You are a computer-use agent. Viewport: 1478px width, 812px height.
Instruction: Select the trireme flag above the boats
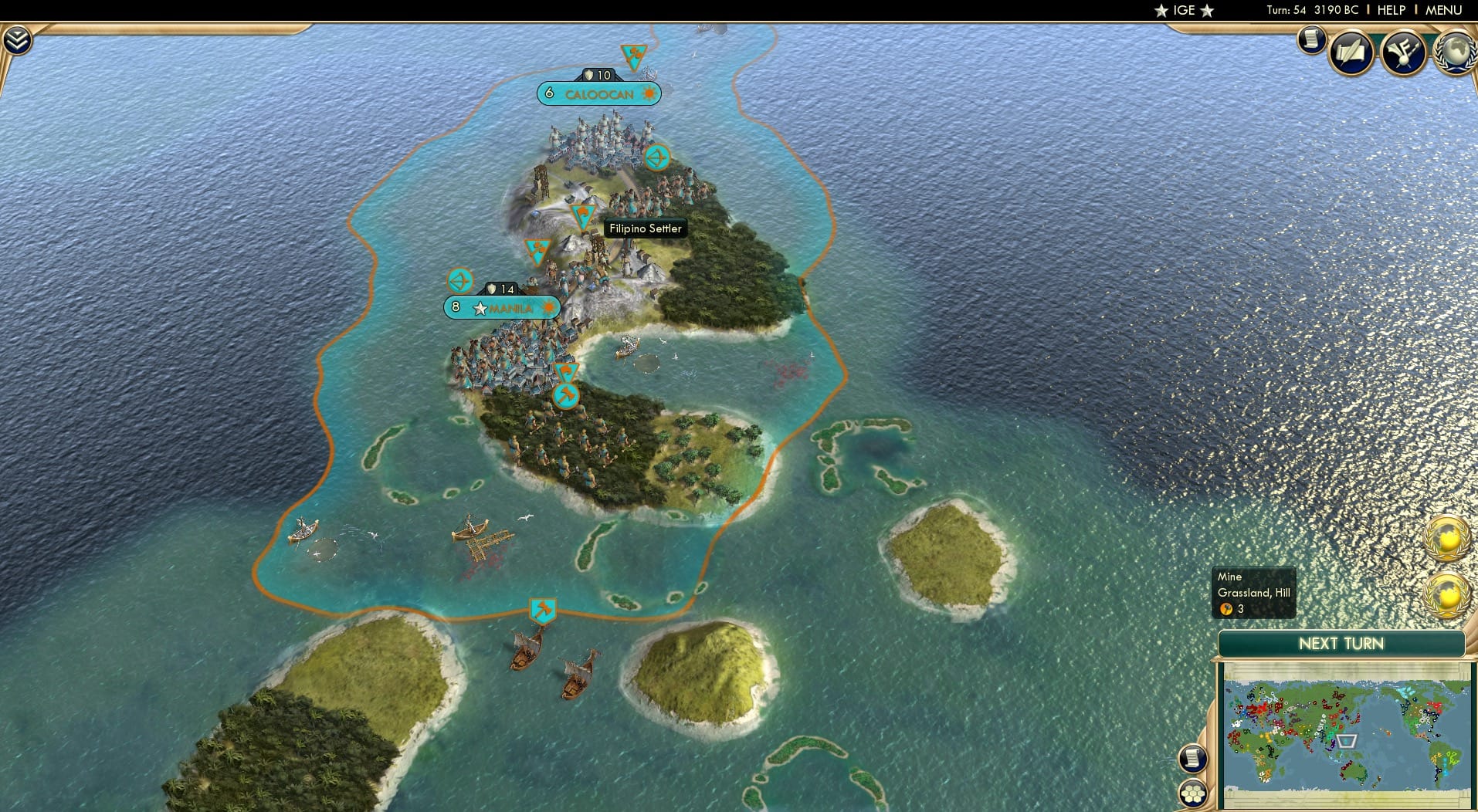543,609
